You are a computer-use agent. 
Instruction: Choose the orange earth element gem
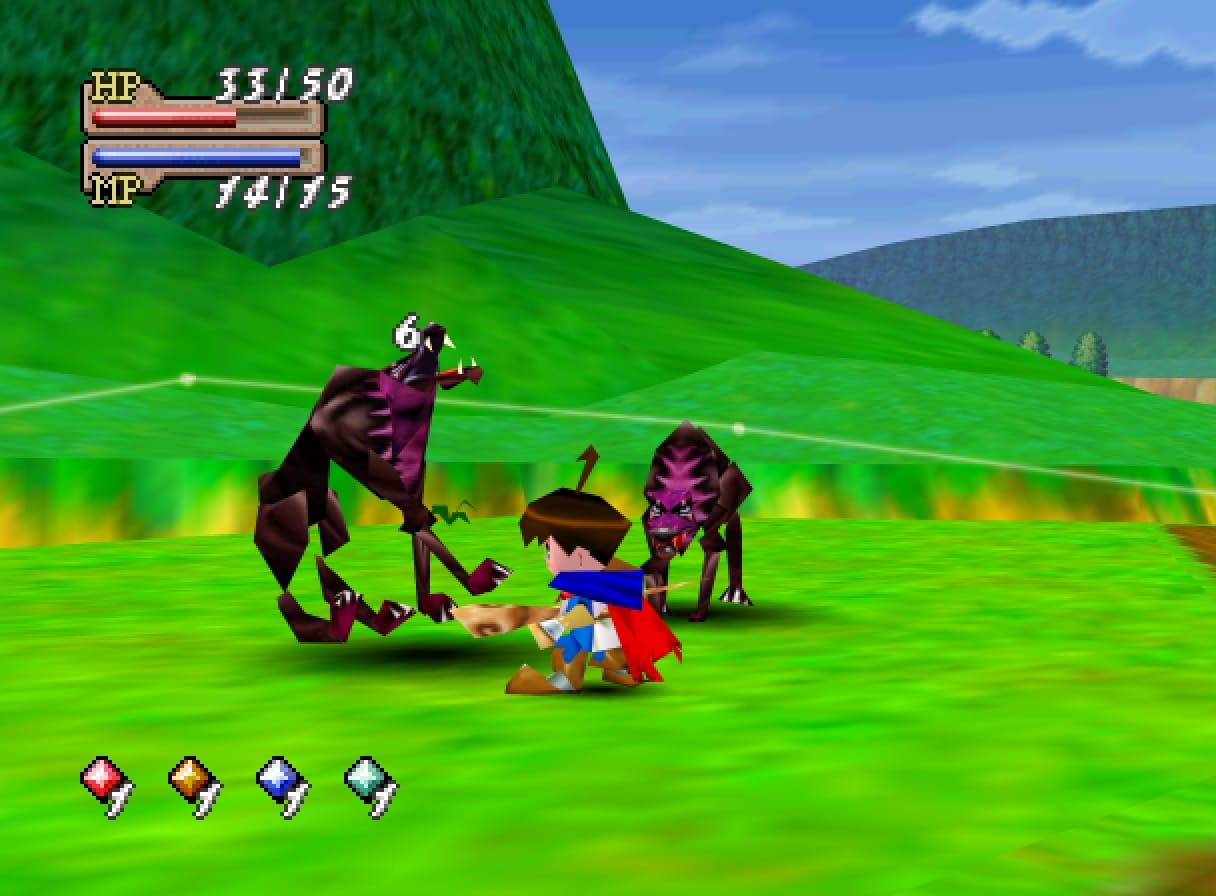[x=190, y=778]
